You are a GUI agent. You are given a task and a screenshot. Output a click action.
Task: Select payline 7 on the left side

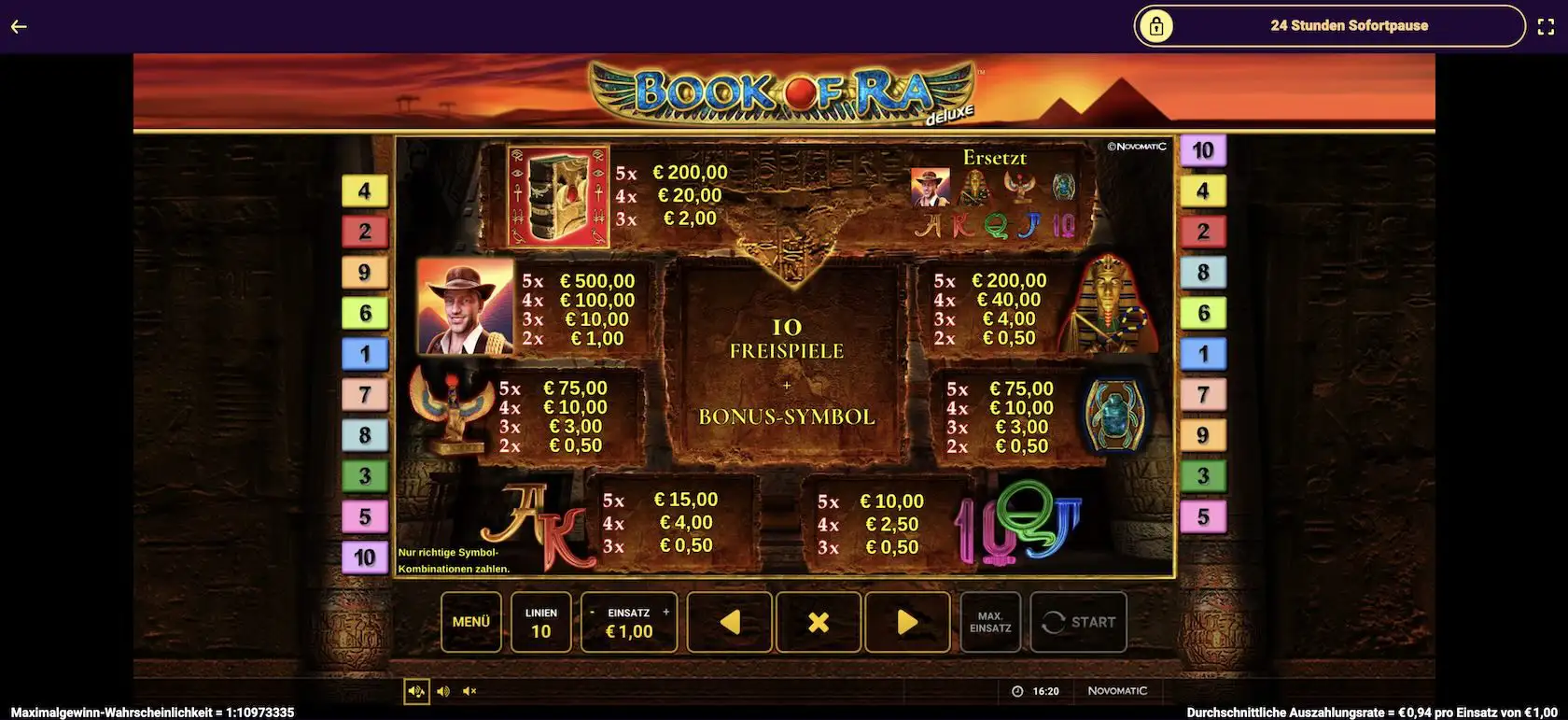click(x=365, y=394)
